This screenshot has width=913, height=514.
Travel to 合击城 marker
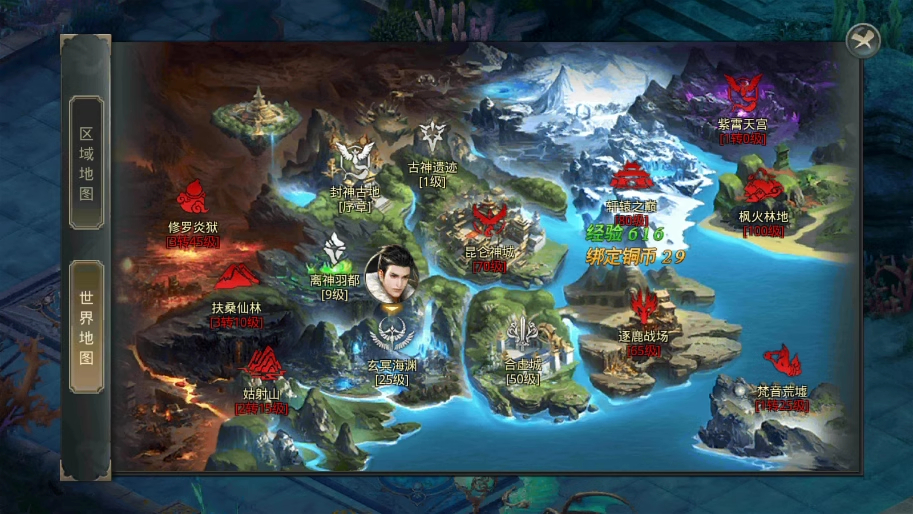(523, 338)
